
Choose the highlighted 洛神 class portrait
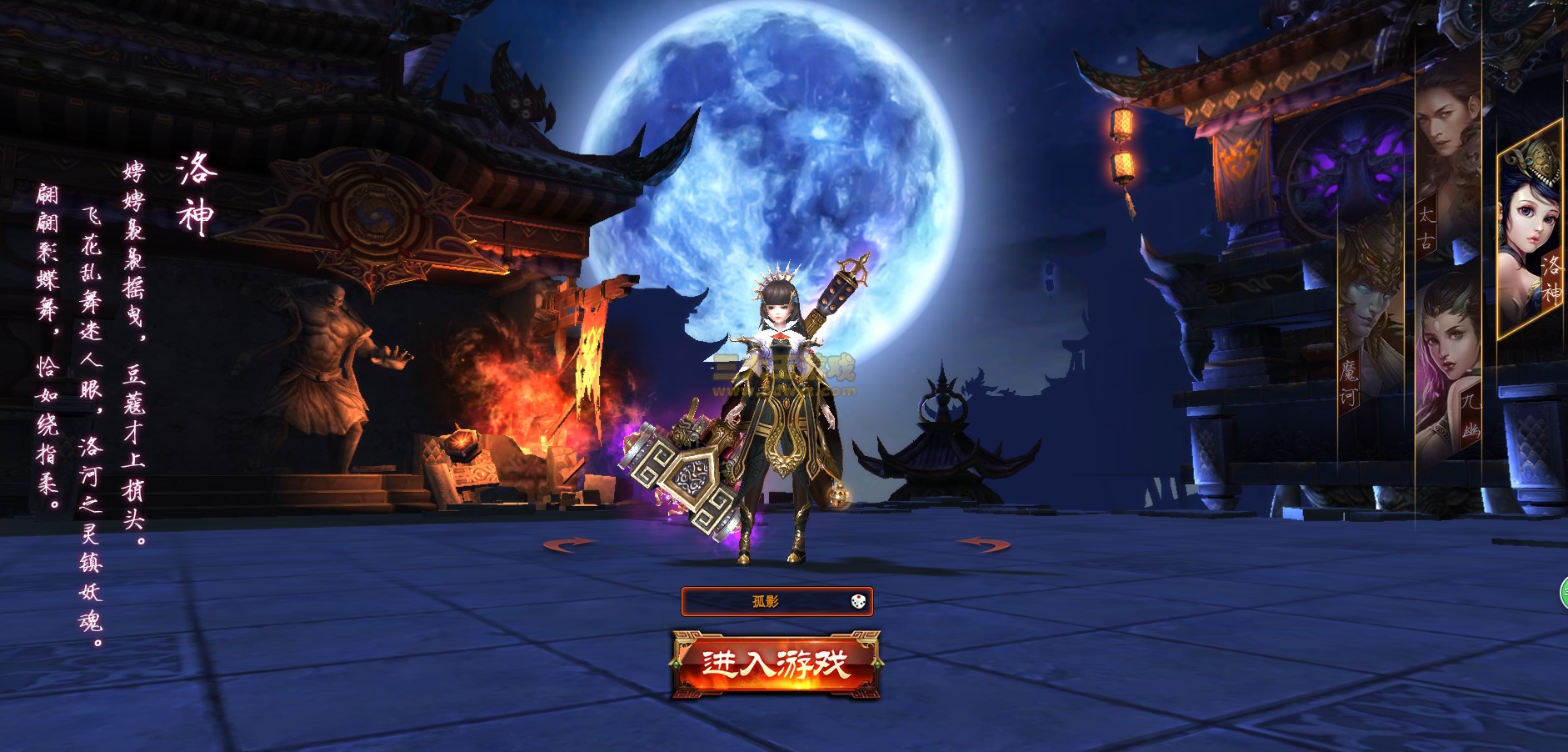click(1530, 233)
